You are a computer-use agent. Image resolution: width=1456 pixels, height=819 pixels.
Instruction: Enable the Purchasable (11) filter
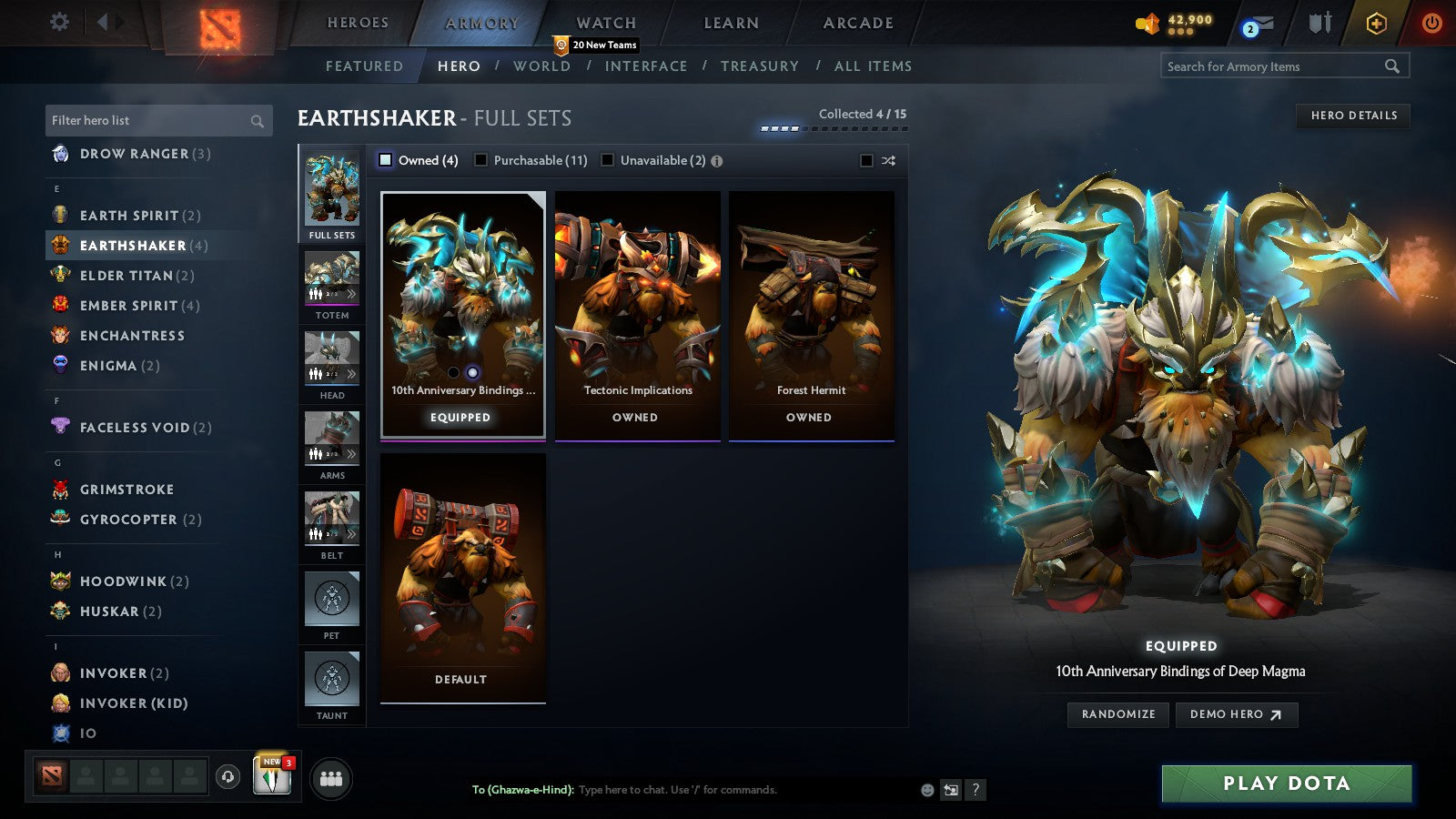click(x=480, y=159)
